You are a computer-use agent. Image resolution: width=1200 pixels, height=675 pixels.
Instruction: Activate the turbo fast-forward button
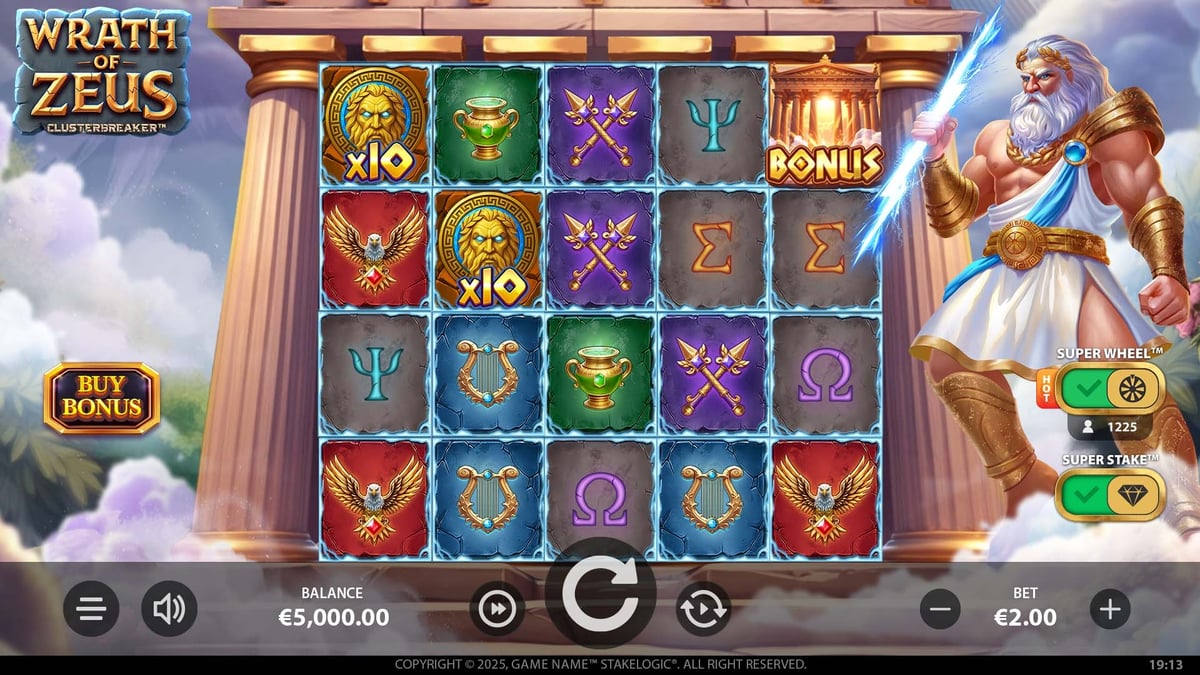pos(497,609)
